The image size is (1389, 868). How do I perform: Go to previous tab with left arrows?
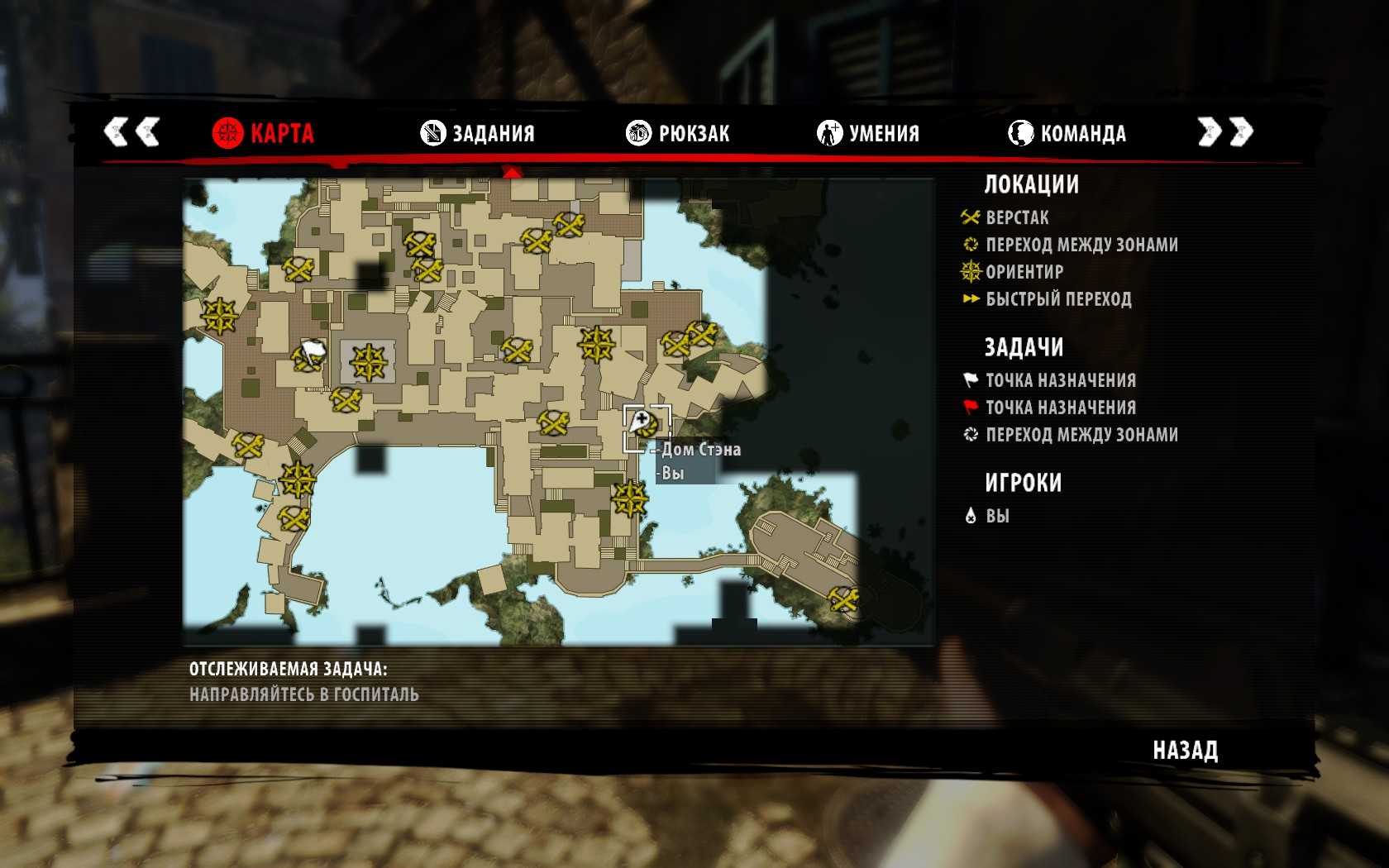point(131,131)
